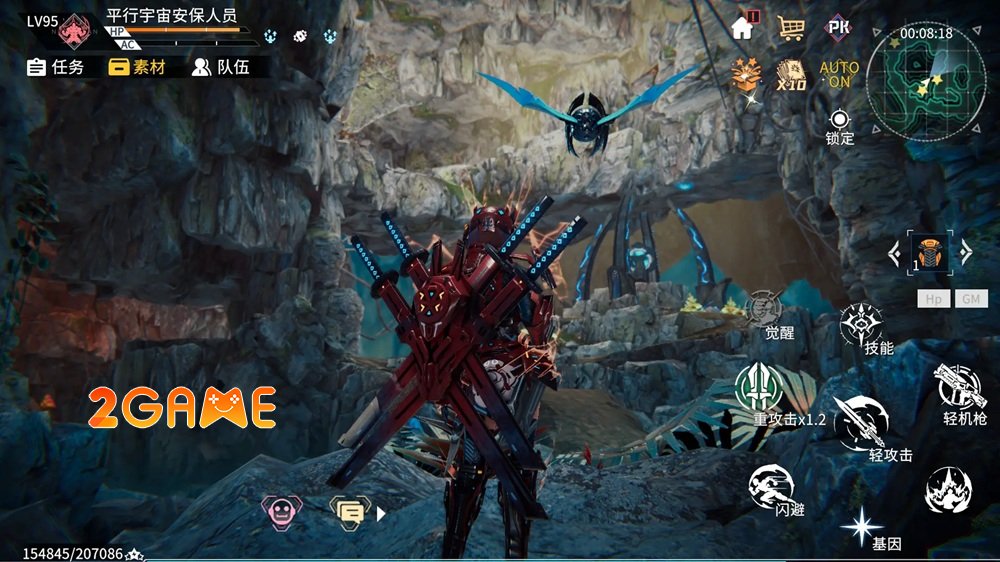Perform the 轻攻击 light attack
The image size is (1000, 562).
[x=862, y=424]
